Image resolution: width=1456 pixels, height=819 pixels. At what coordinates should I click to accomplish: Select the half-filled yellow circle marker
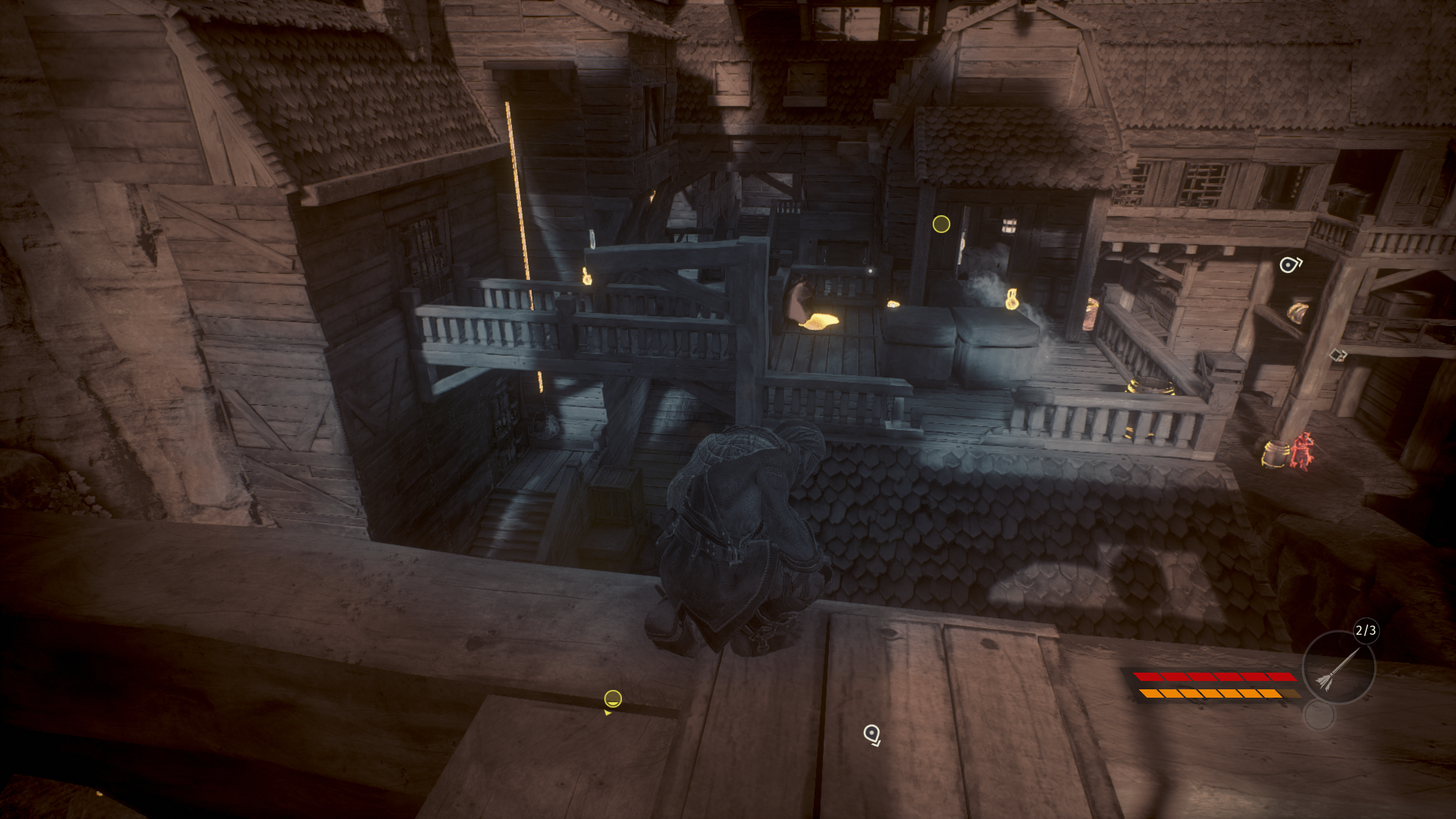point(613,698)
